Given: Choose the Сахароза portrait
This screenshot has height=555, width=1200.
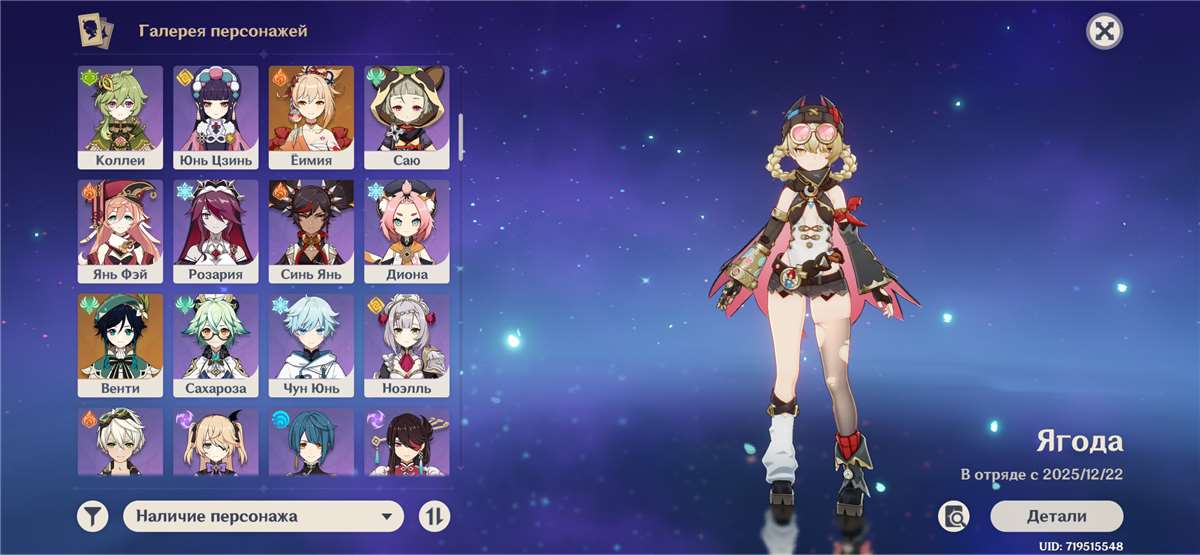Looking at the screenshot, I should pyautogui.click(x=215, y=345).
